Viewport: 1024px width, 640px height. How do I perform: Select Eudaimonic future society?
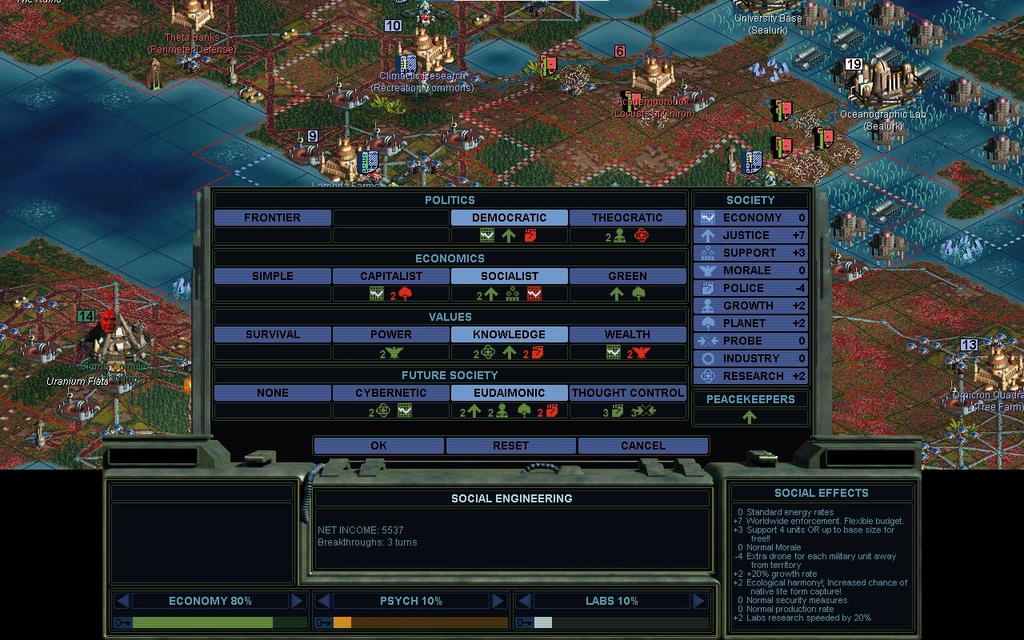coord(509,393)
